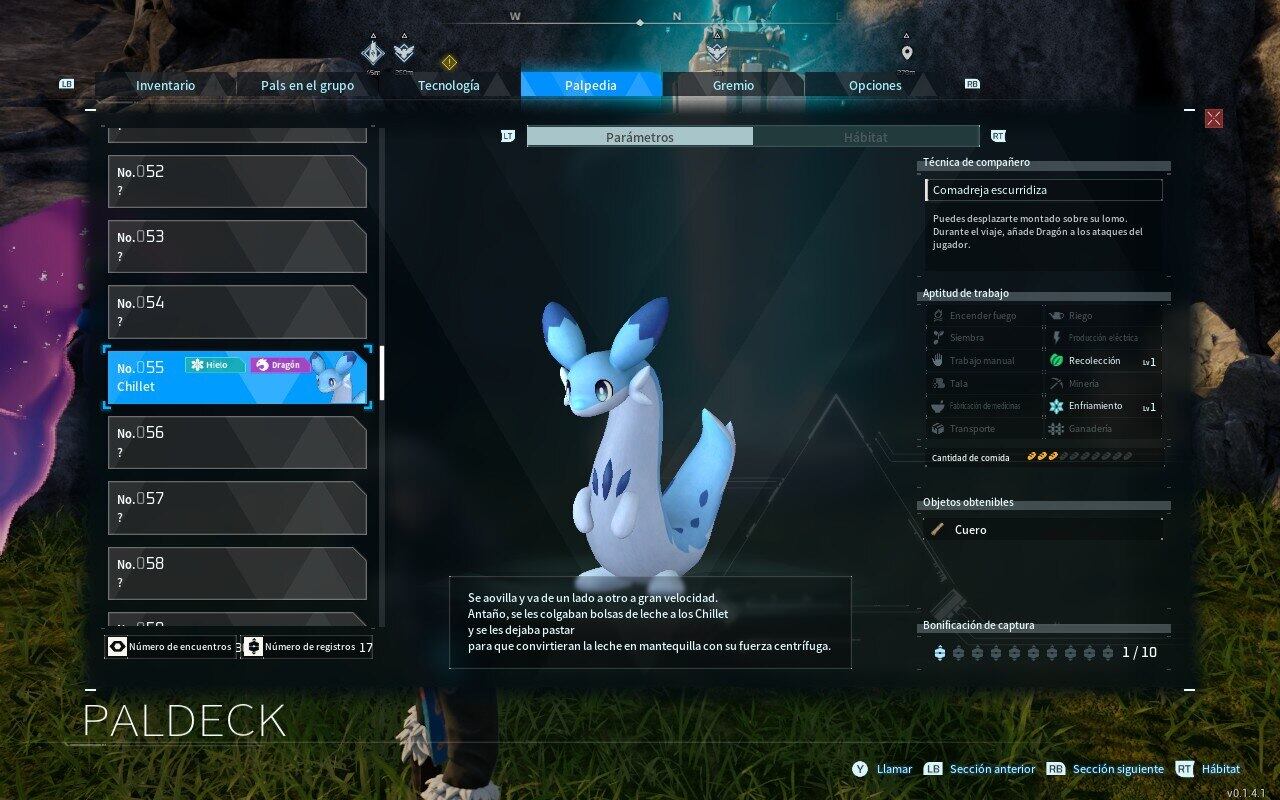Open the Opciones tab
1280x800 pixels.
point(875,85)
